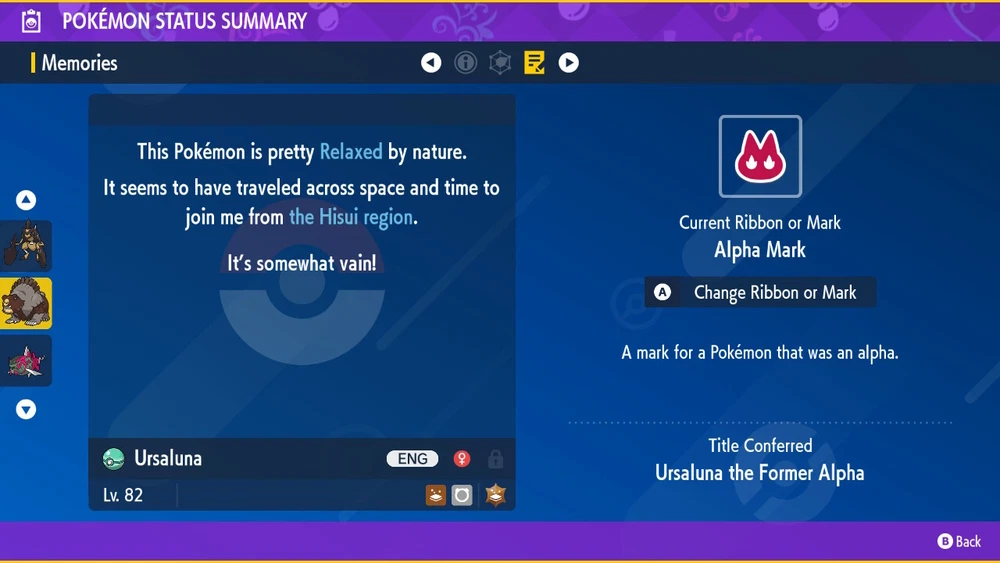The height and width of the screenshot is (563, 1000).
Task: Click the Alpha Mark icon box
Action: (760, 157)
